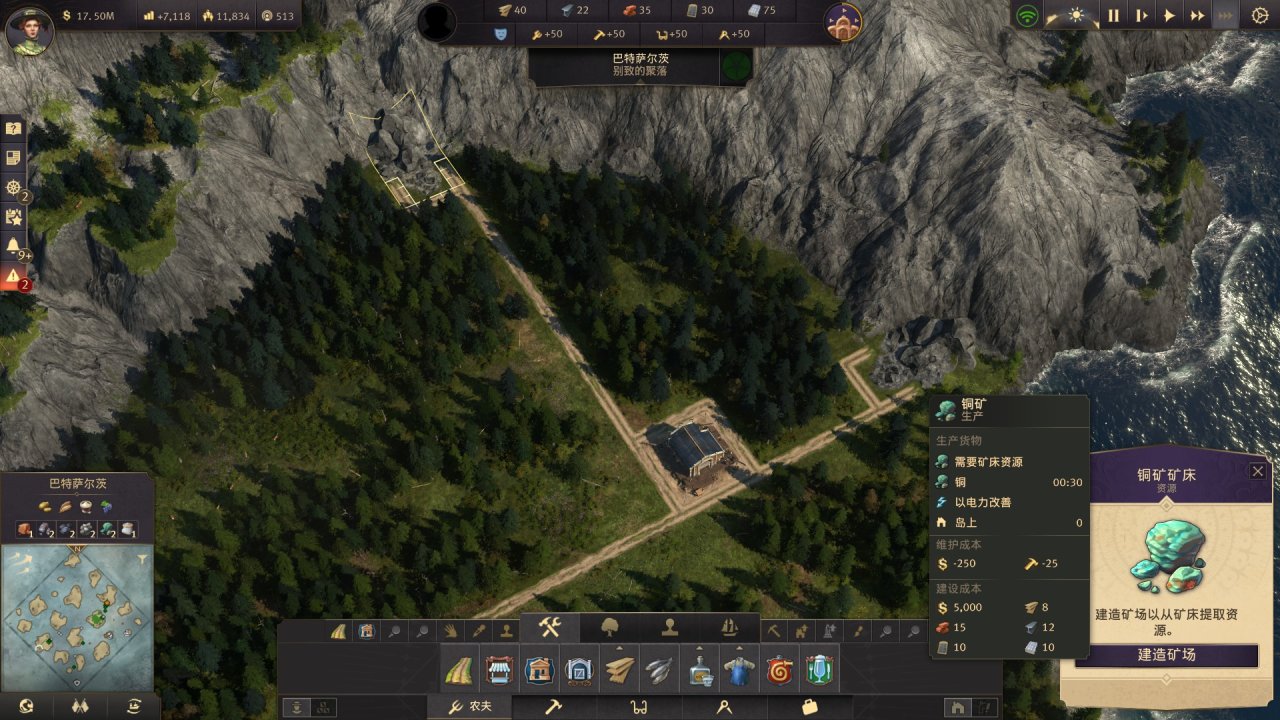Click the 建造矿场 build mine button
The image size is (1280, 720).
click(x=1166, y=655)
